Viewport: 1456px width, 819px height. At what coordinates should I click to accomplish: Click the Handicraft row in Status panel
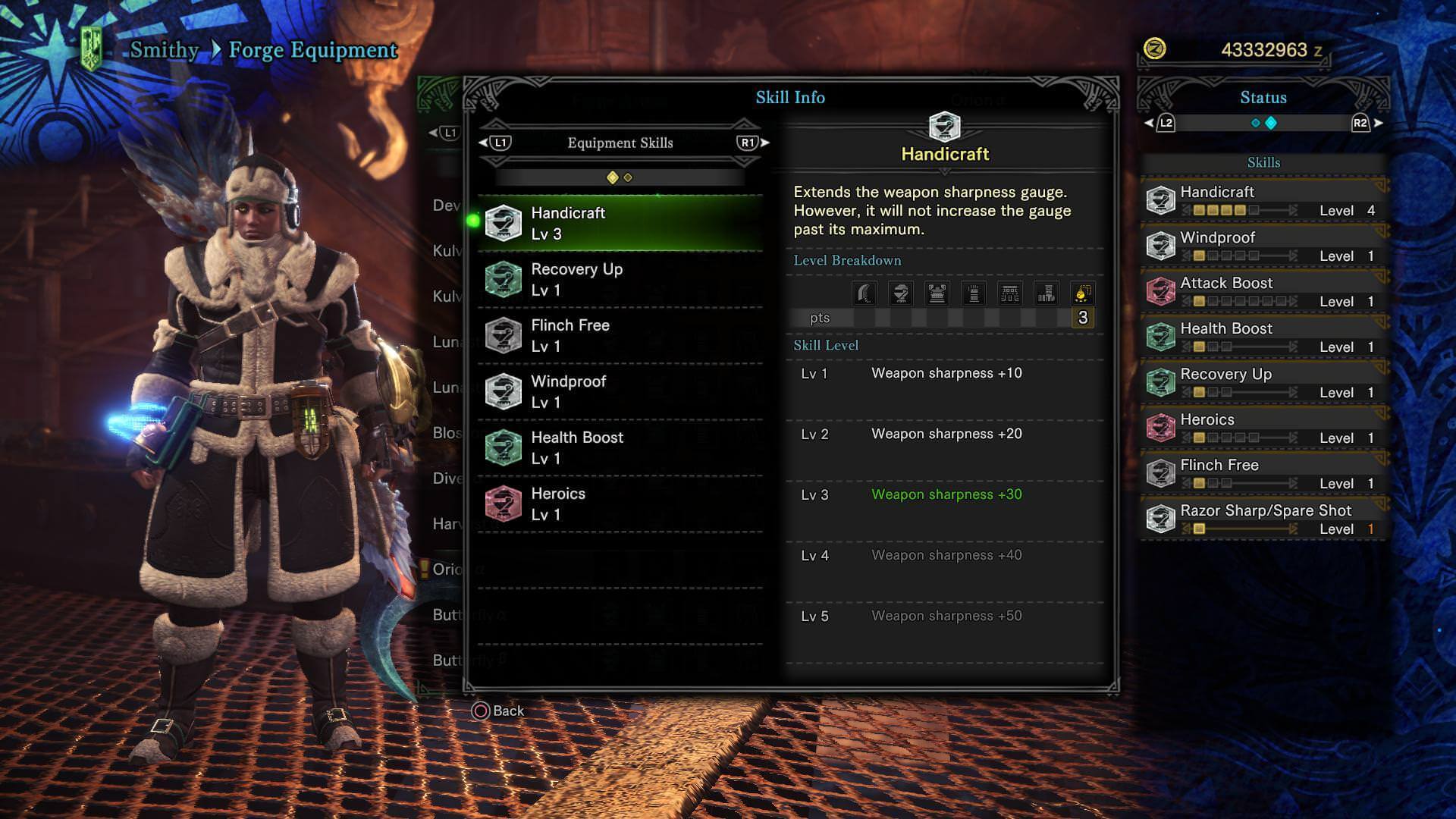tap(1263, 201)
